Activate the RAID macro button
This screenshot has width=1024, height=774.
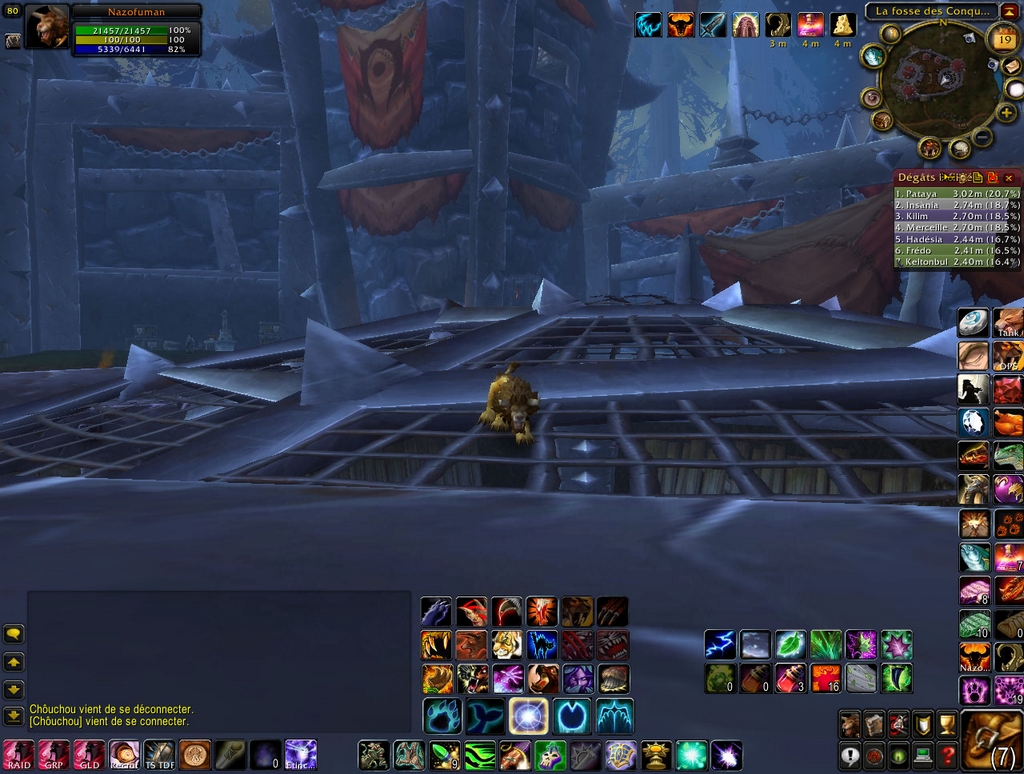click(19, 753)
